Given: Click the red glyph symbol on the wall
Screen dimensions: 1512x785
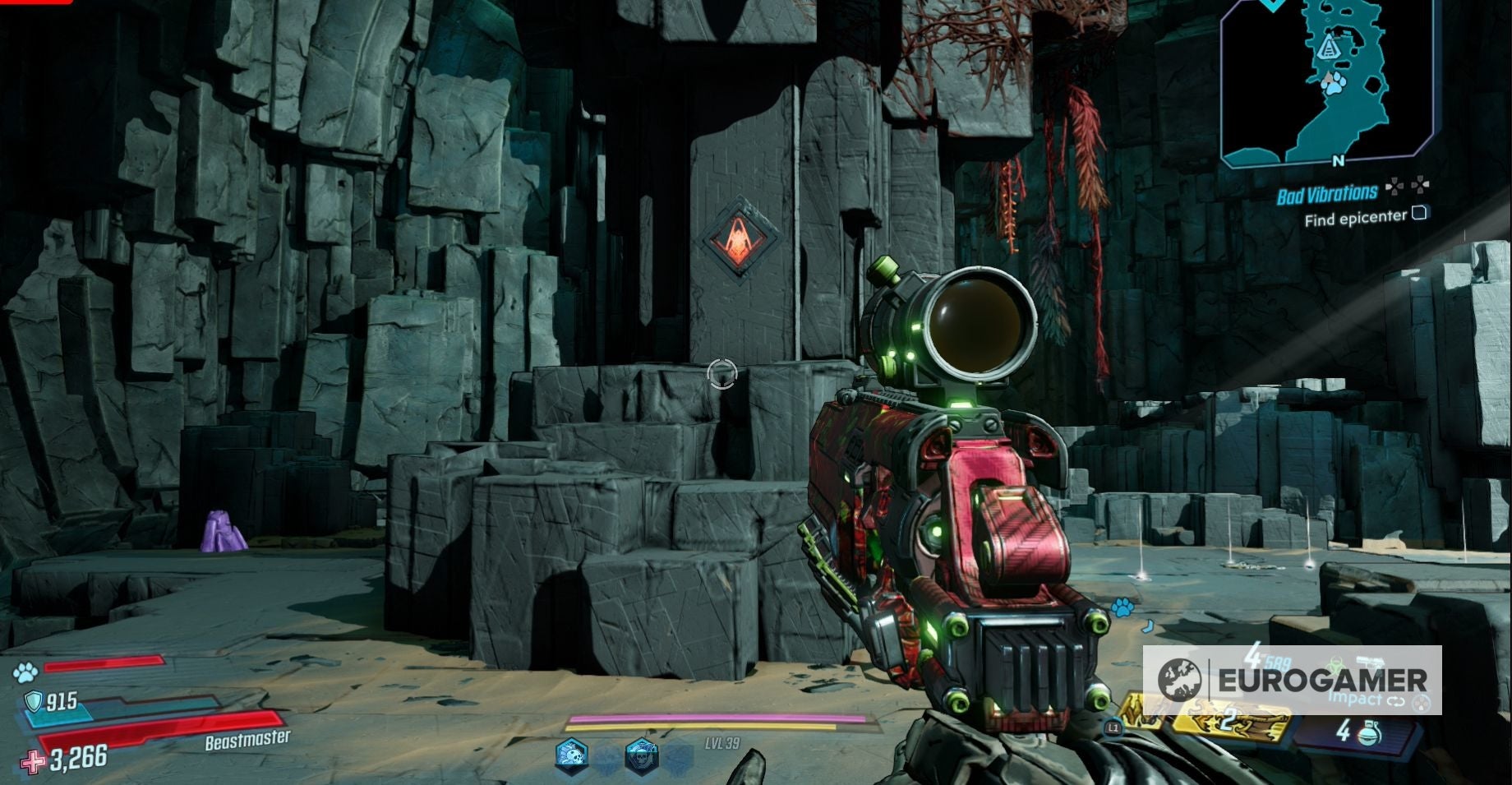Looking at the screenshot, I should pos(739,238).
